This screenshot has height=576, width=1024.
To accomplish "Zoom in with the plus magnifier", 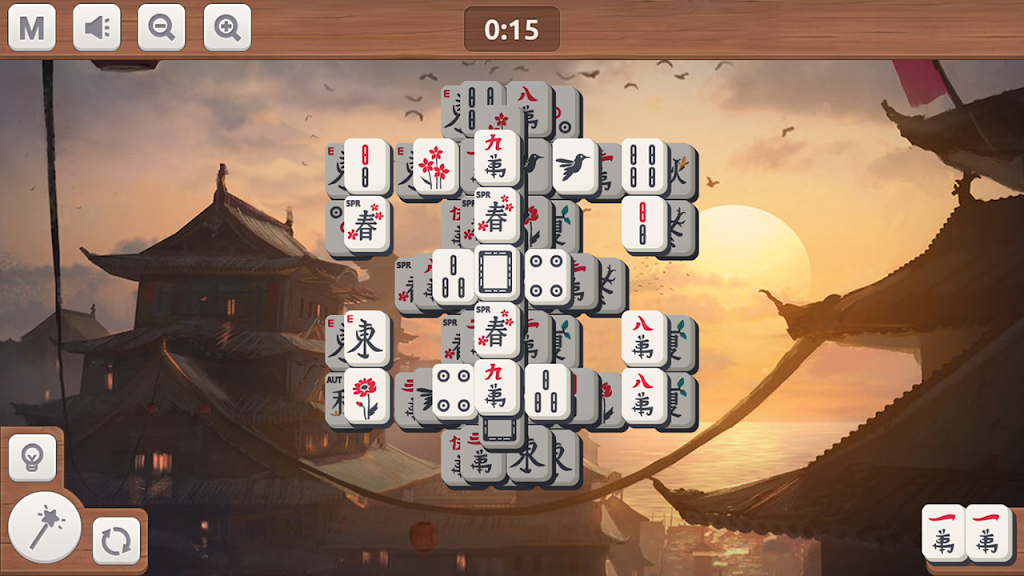I will (x=227, y=28).
